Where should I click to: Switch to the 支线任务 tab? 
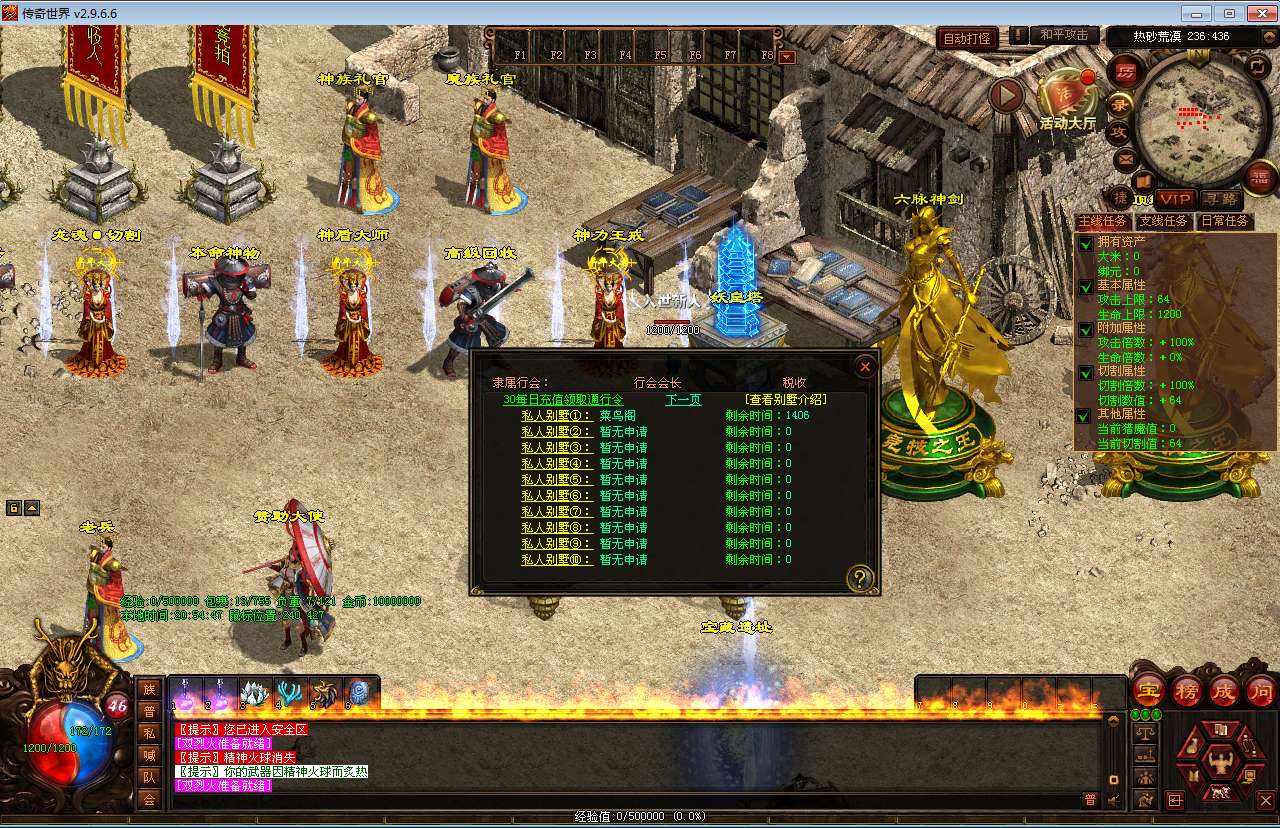click(1164, 221)
